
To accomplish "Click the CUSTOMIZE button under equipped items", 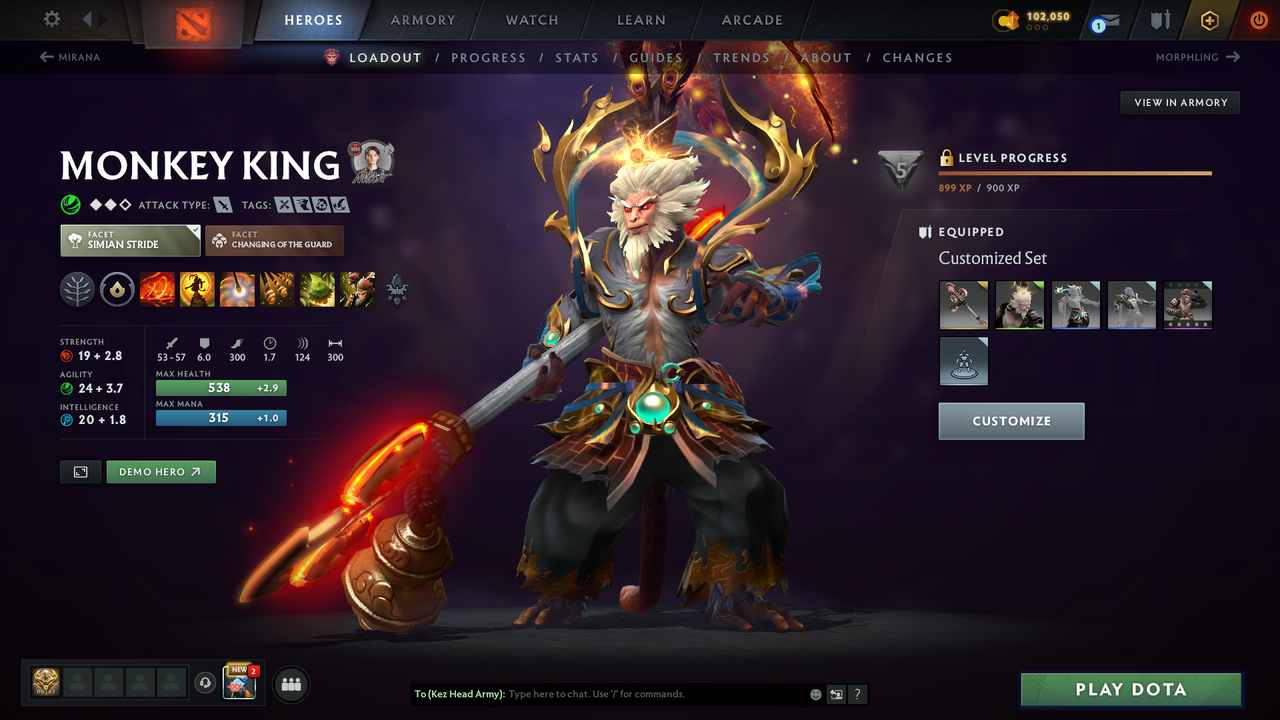I will (1011, 421).
